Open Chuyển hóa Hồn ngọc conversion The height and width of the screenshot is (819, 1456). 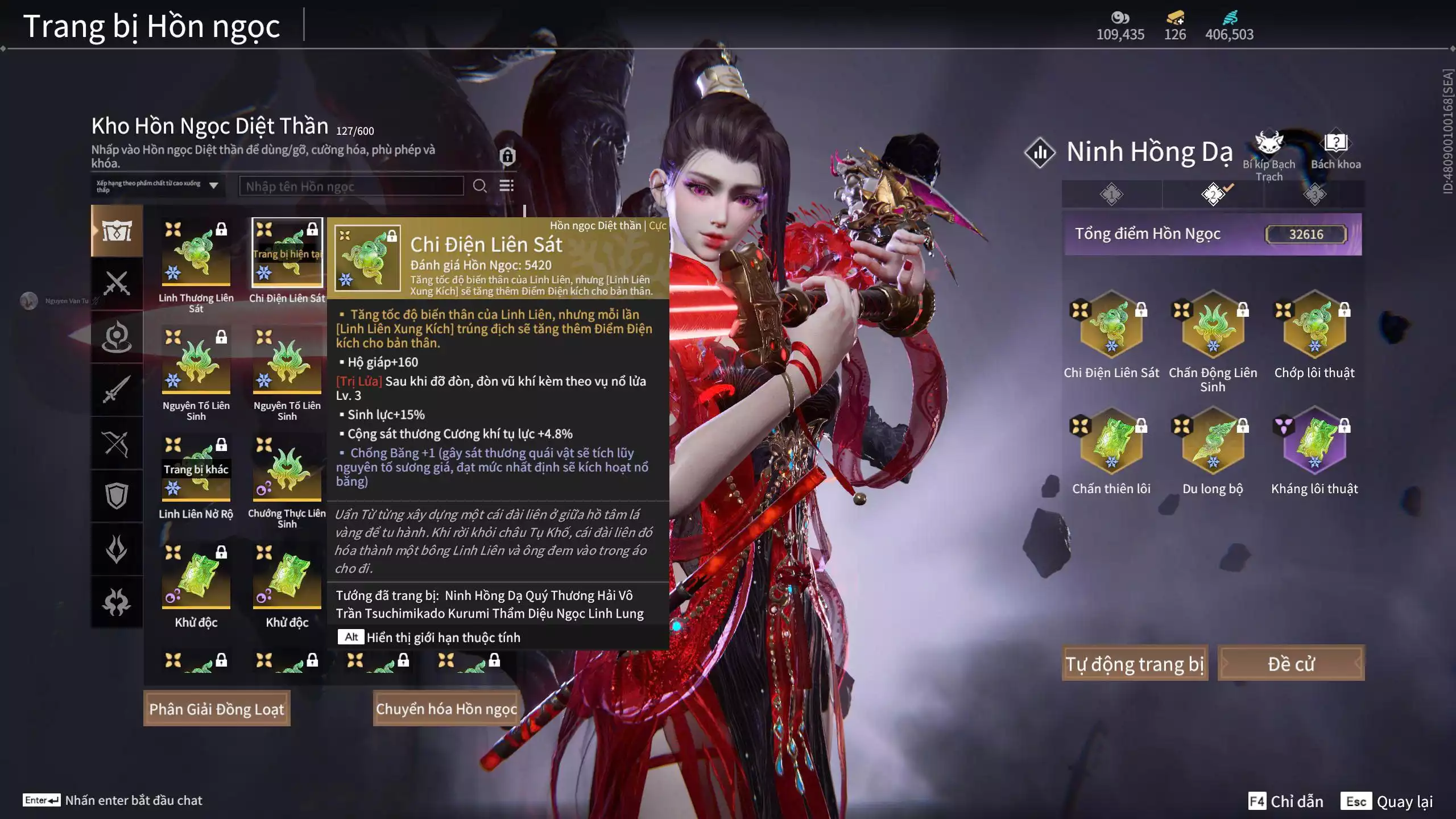point(446,708)
